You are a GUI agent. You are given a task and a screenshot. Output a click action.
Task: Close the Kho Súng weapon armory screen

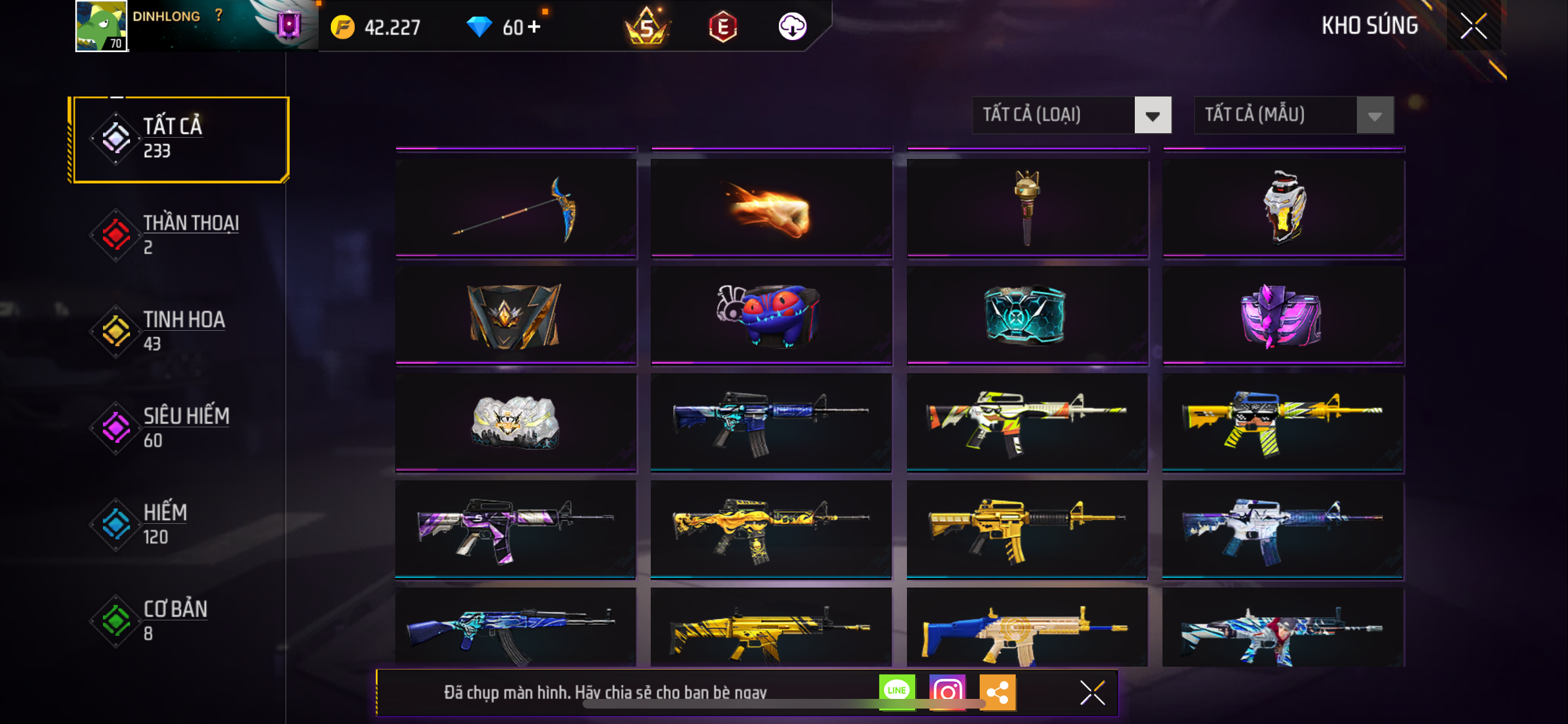click(1473, 26)
